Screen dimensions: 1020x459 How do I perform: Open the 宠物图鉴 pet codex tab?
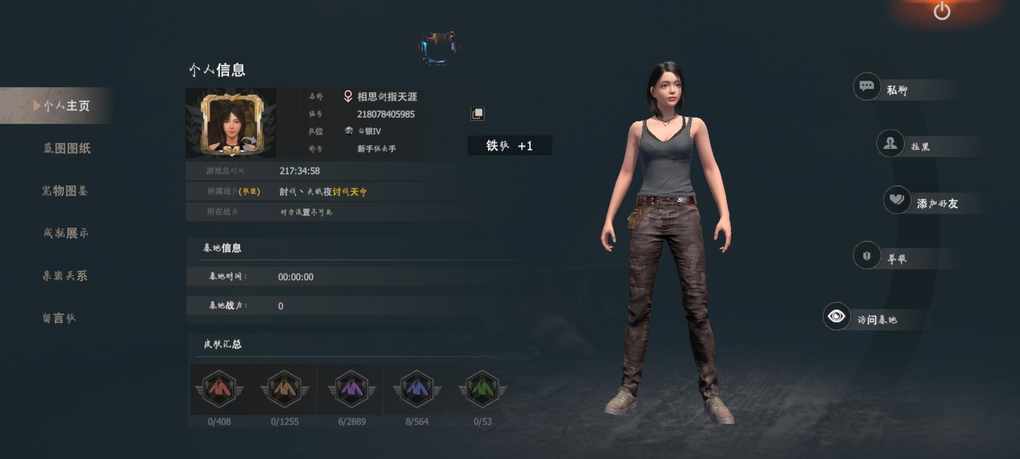pos(66,190)
